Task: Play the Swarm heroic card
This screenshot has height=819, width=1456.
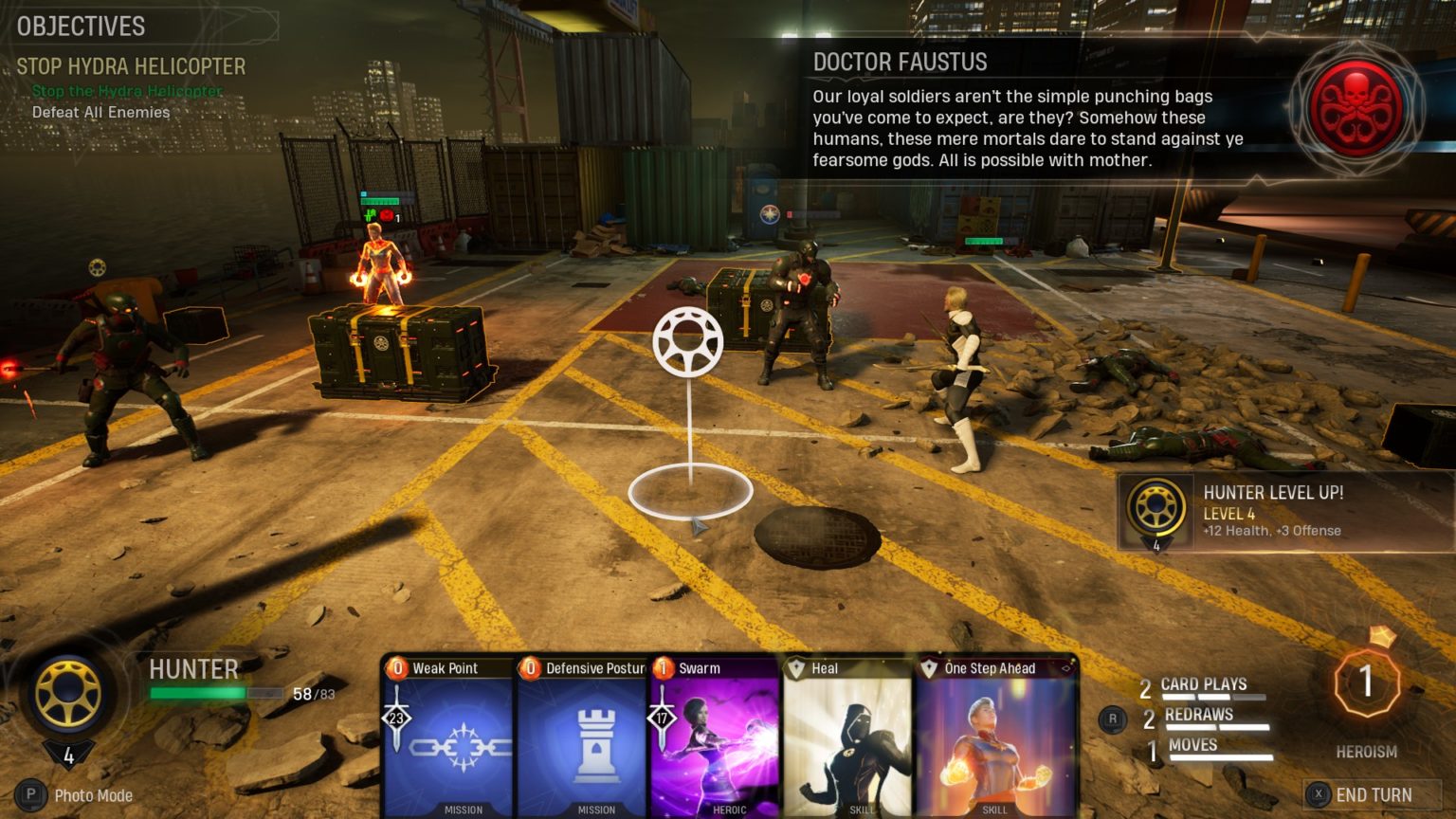Action: (x=714, y=737)
